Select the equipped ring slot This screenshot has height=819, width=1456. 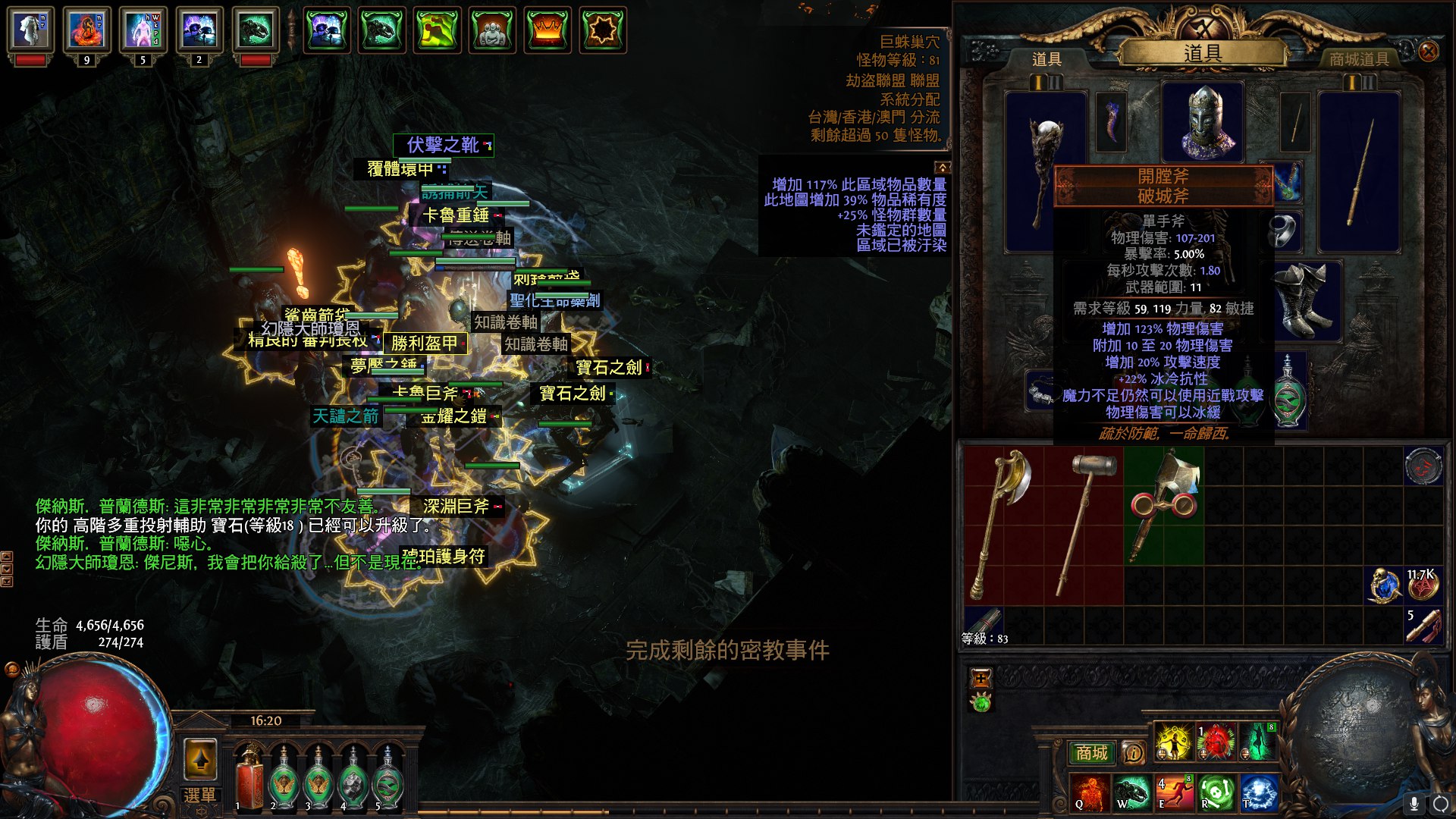(x=1283, y=230)
